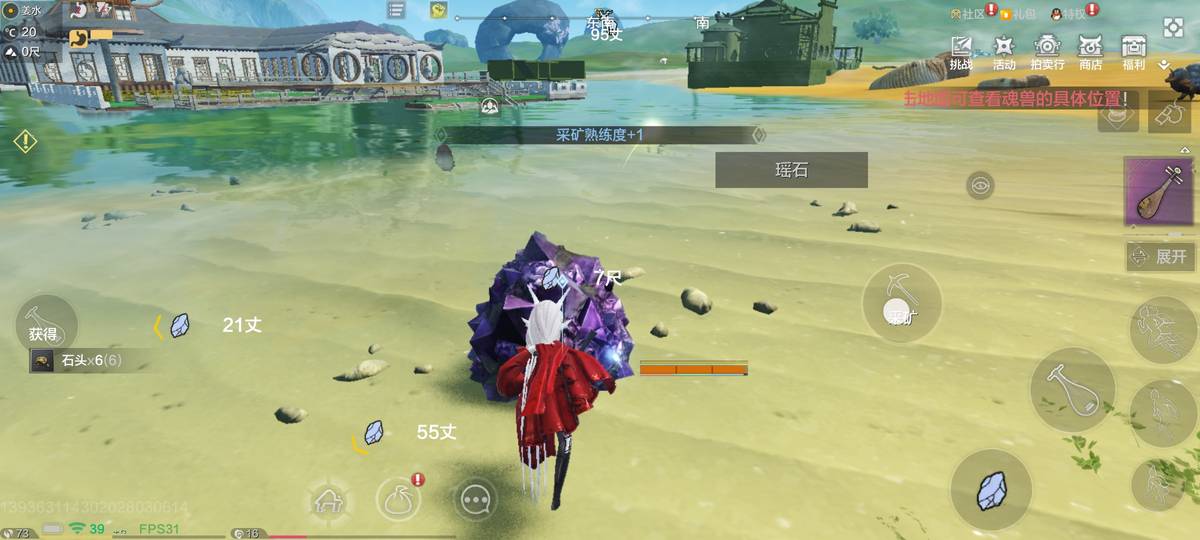Open the 商店 shop
Image resolution: width=1200 pixels, height=540 pixels.
point(1090,51)
